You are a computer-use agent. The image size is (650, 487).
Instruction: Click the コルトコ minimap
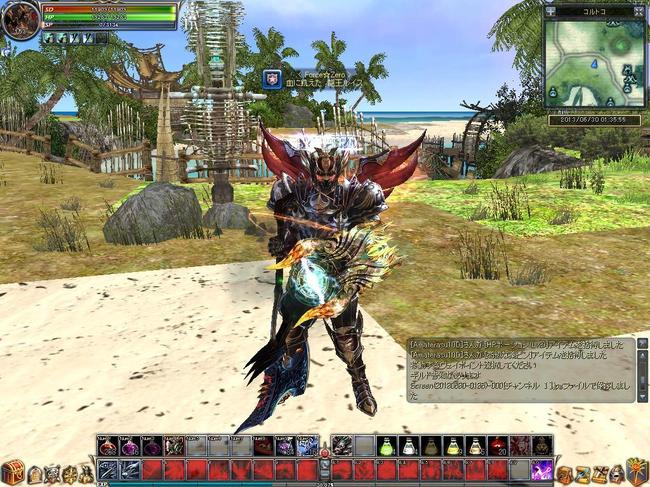(x=595, y=65)
